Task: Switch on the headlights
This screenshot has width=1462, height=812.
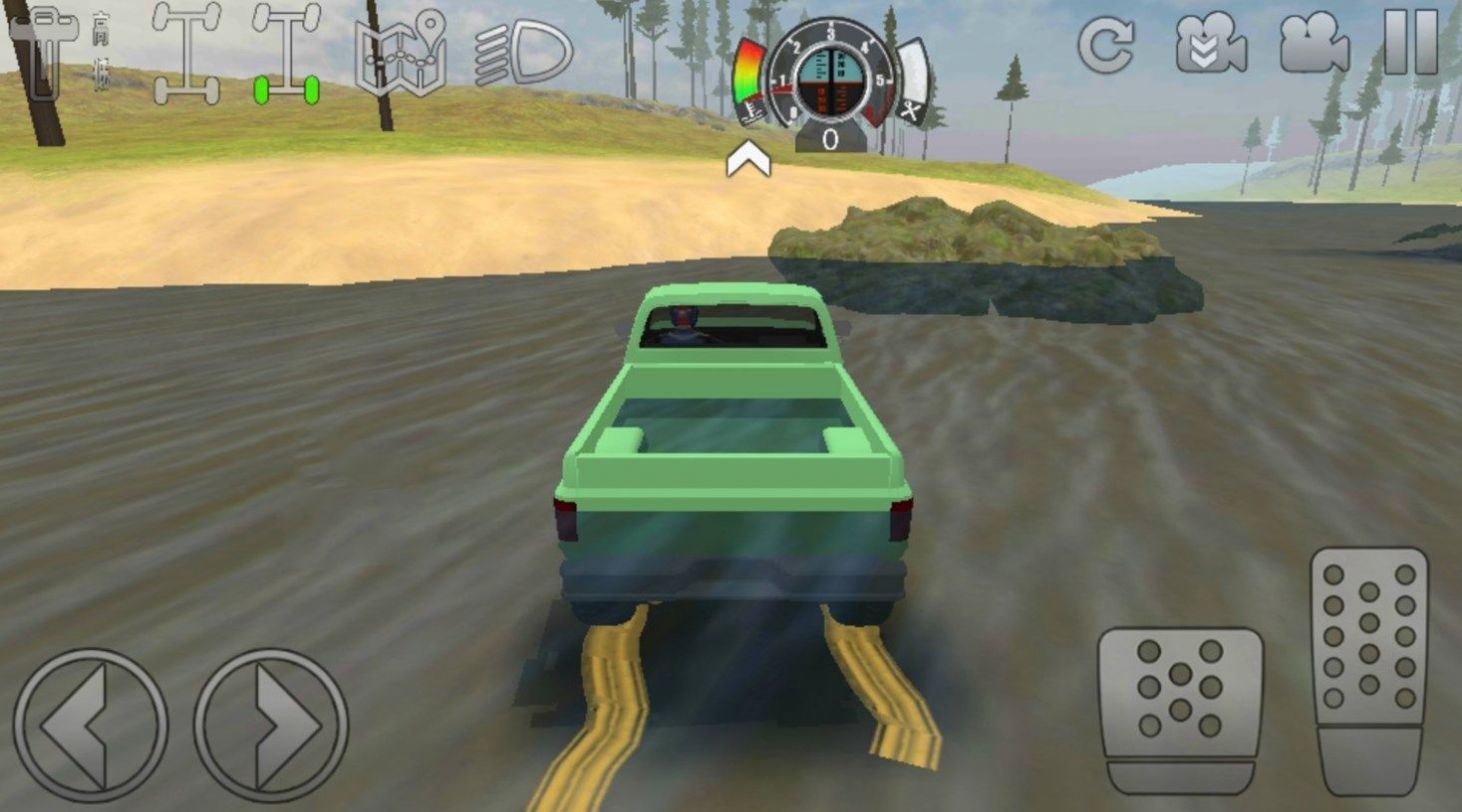Action: (x=523, y=54)
